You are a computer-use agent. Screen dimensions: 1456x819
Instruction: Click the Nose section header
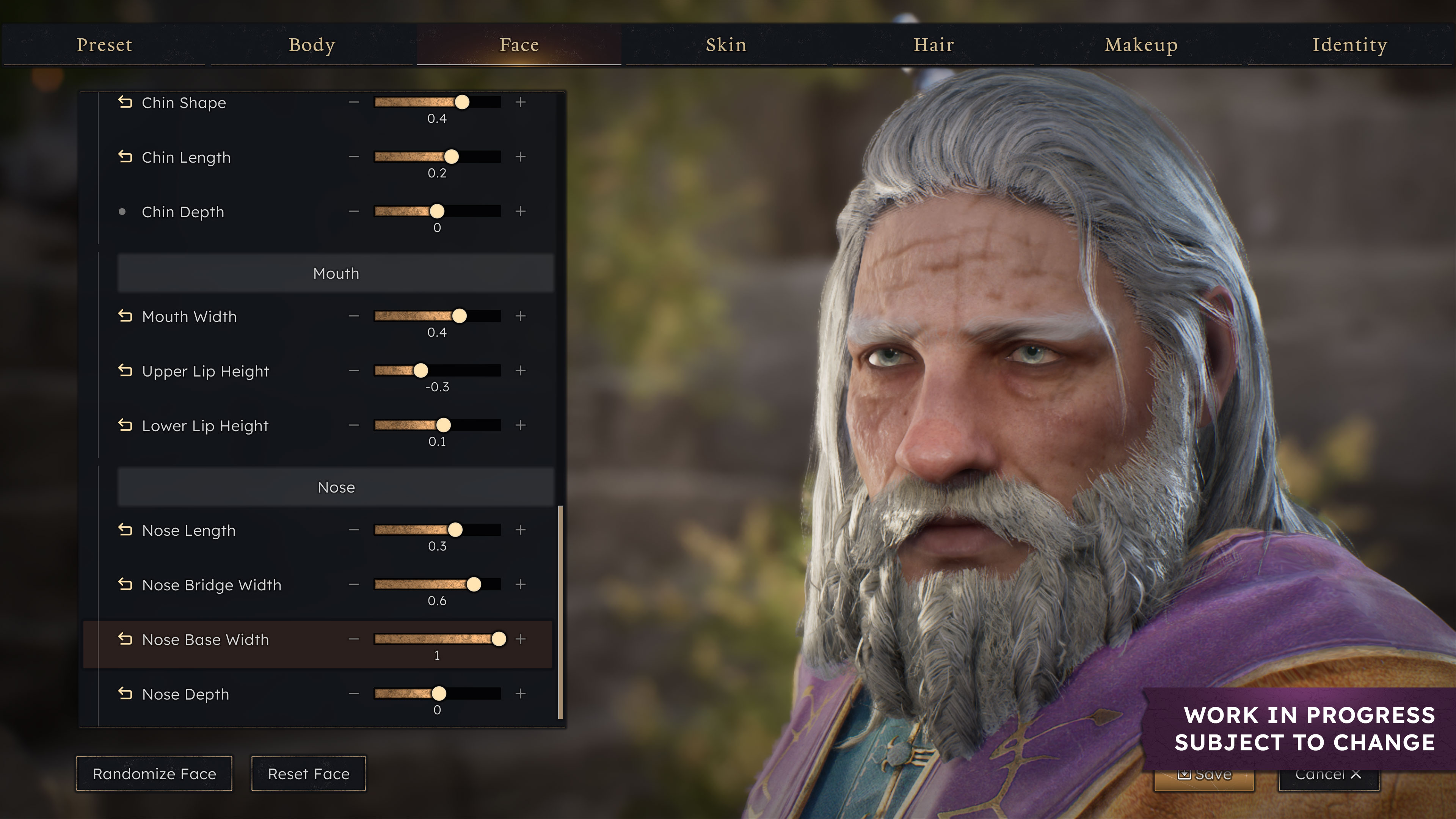pyautogui.click(x=336, y=487)
